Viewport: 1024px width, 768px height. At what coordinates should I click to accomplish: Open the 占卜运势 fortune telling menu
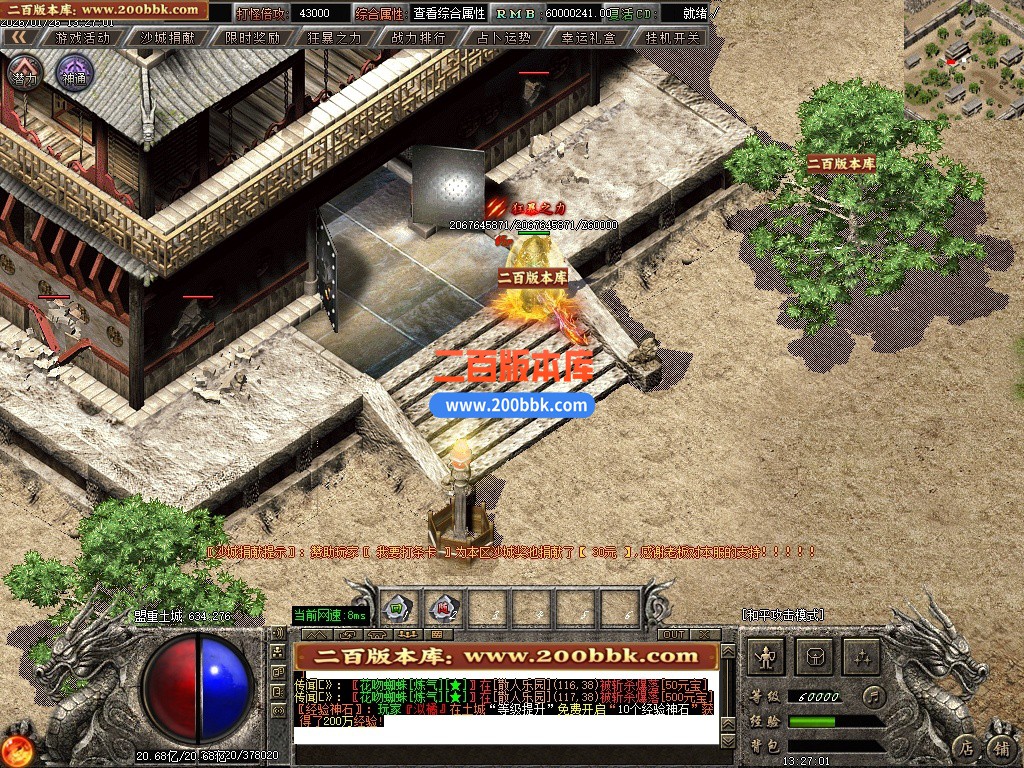[x=504, y=37]
